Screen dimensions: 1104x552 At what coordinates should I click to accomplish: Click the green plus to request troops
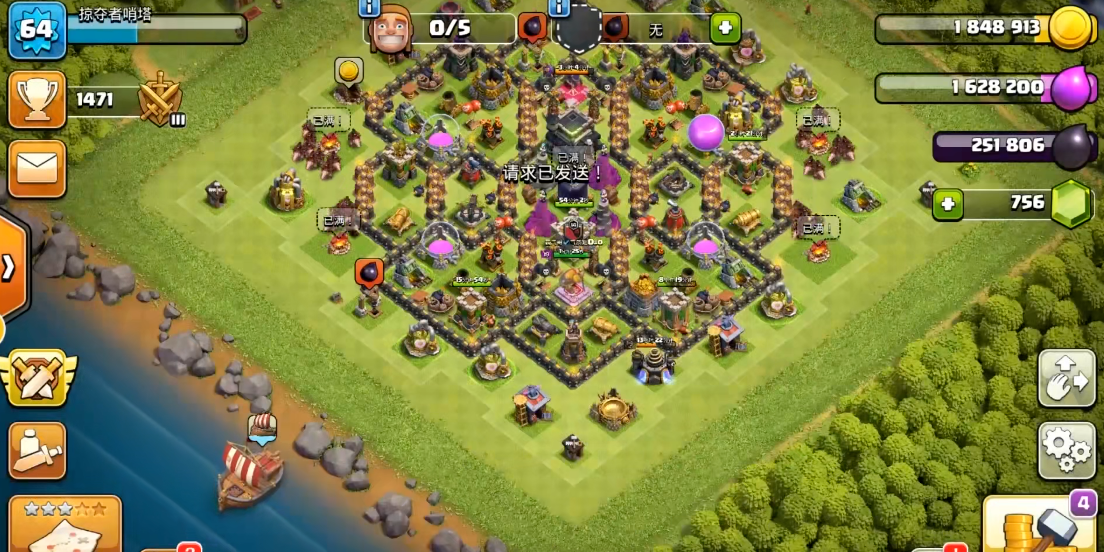[x=725, y=28]
